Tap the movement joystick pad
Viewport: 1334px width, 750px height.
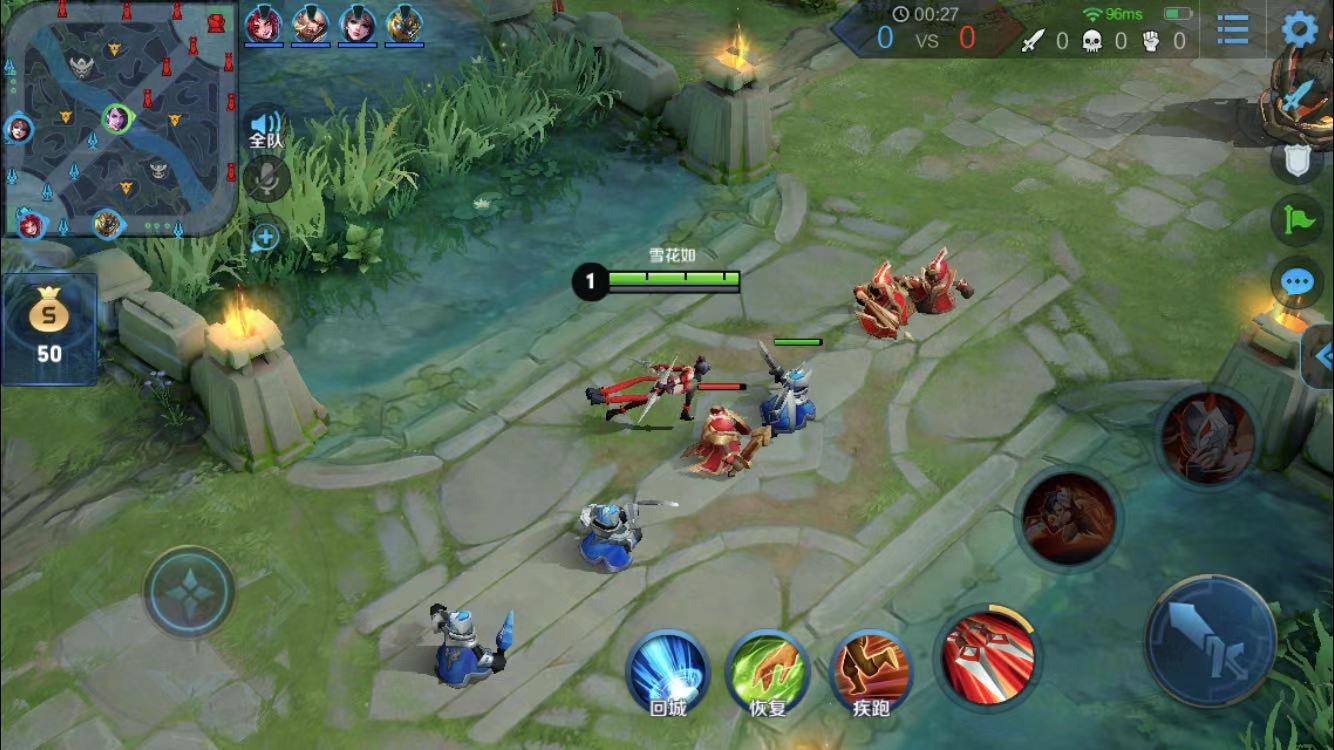(x=189, y=591)
